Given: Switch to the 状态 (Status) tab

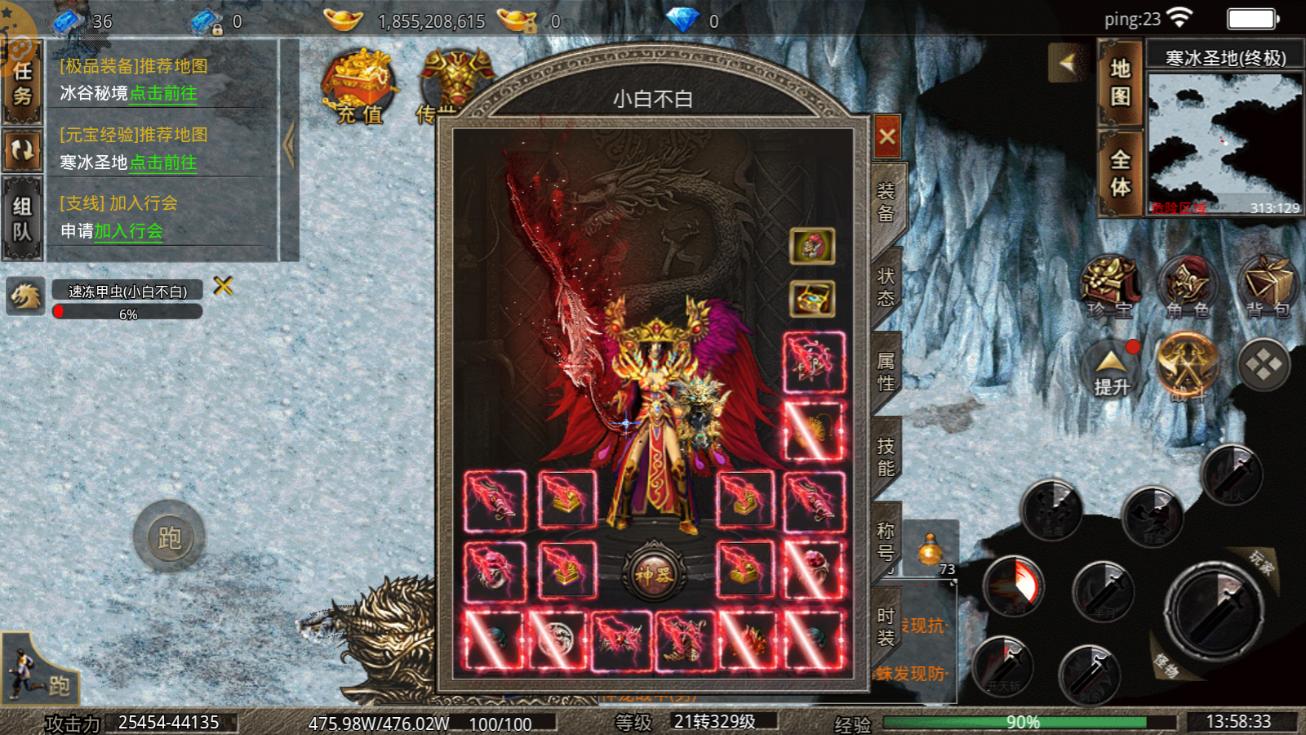Looking at the screenshot, I should tap(886, 286).
